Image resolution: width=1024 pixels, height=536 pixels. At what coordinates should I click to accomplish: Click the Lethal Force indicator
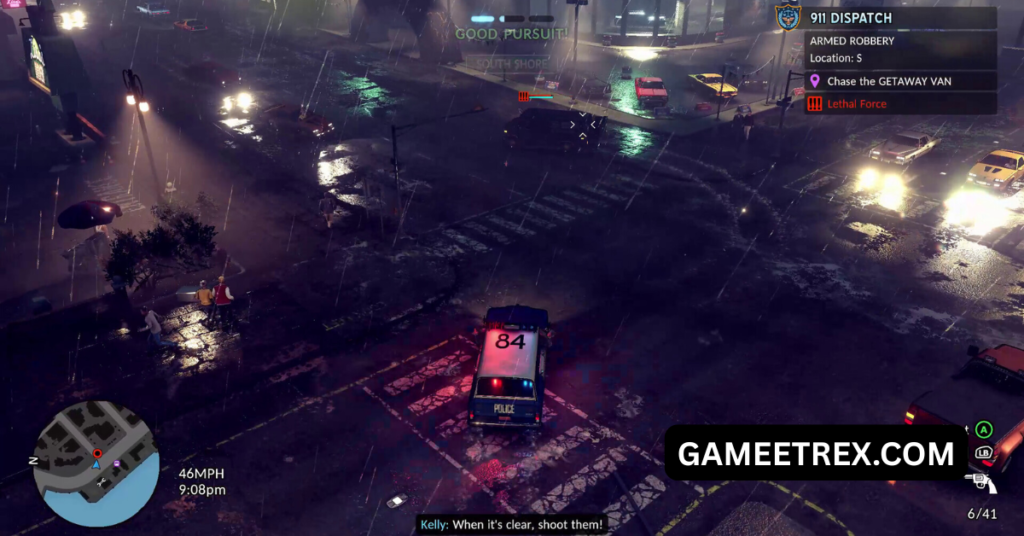[x=857, y=104]
